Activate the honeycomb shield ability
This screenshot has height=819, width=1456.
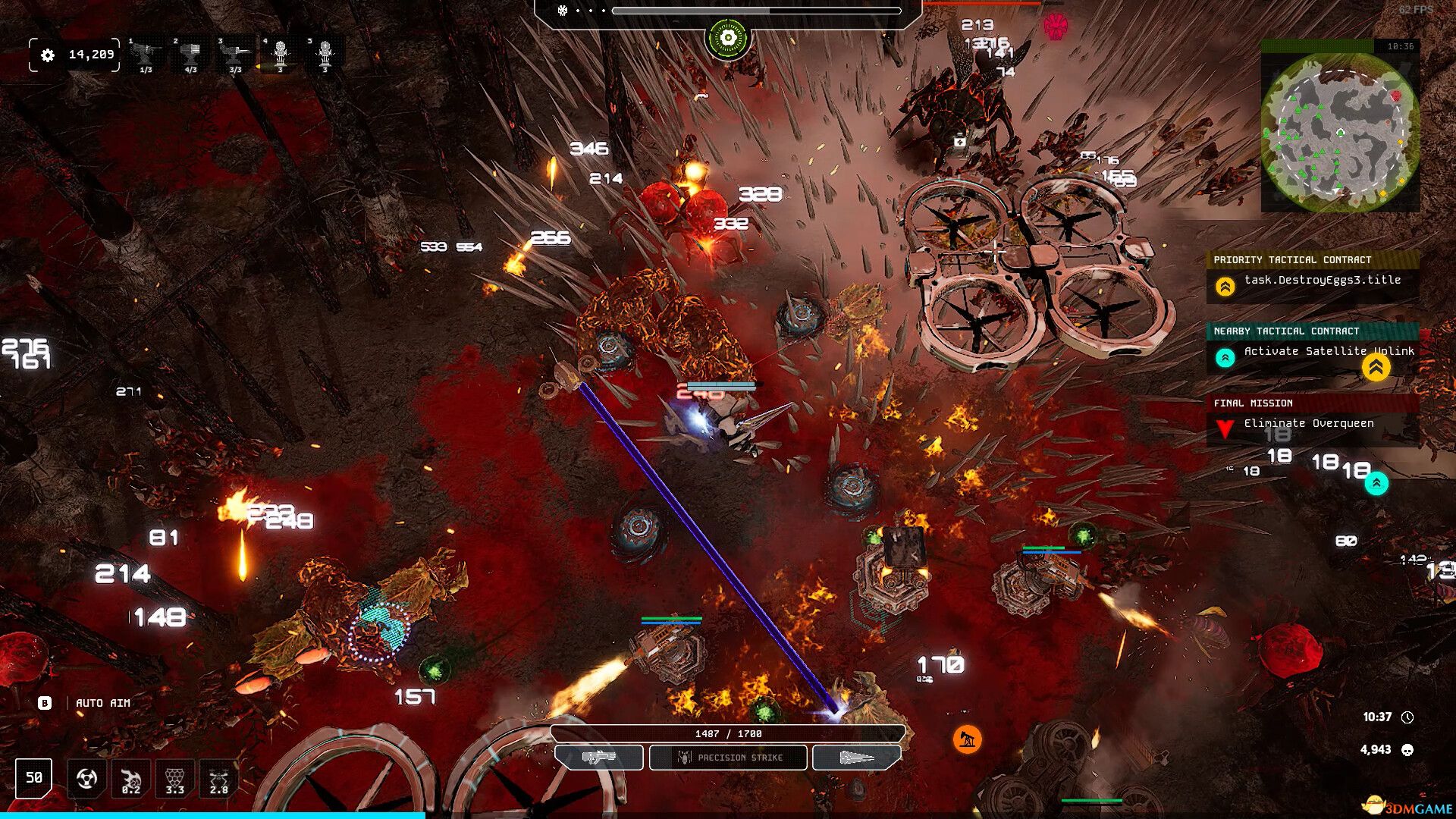[174, 779]
